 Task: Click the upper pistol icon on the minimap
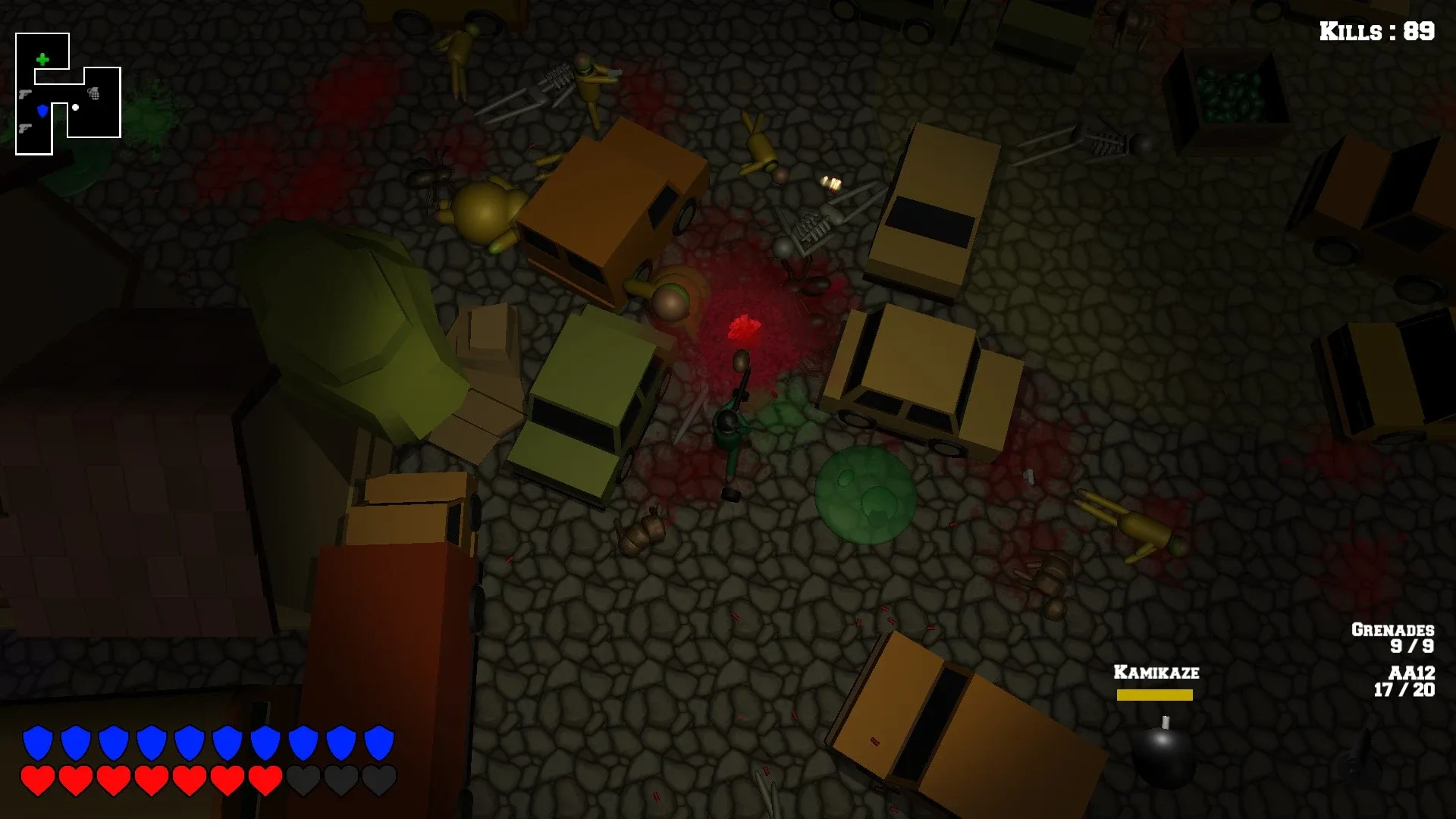(x=25, y=95)
